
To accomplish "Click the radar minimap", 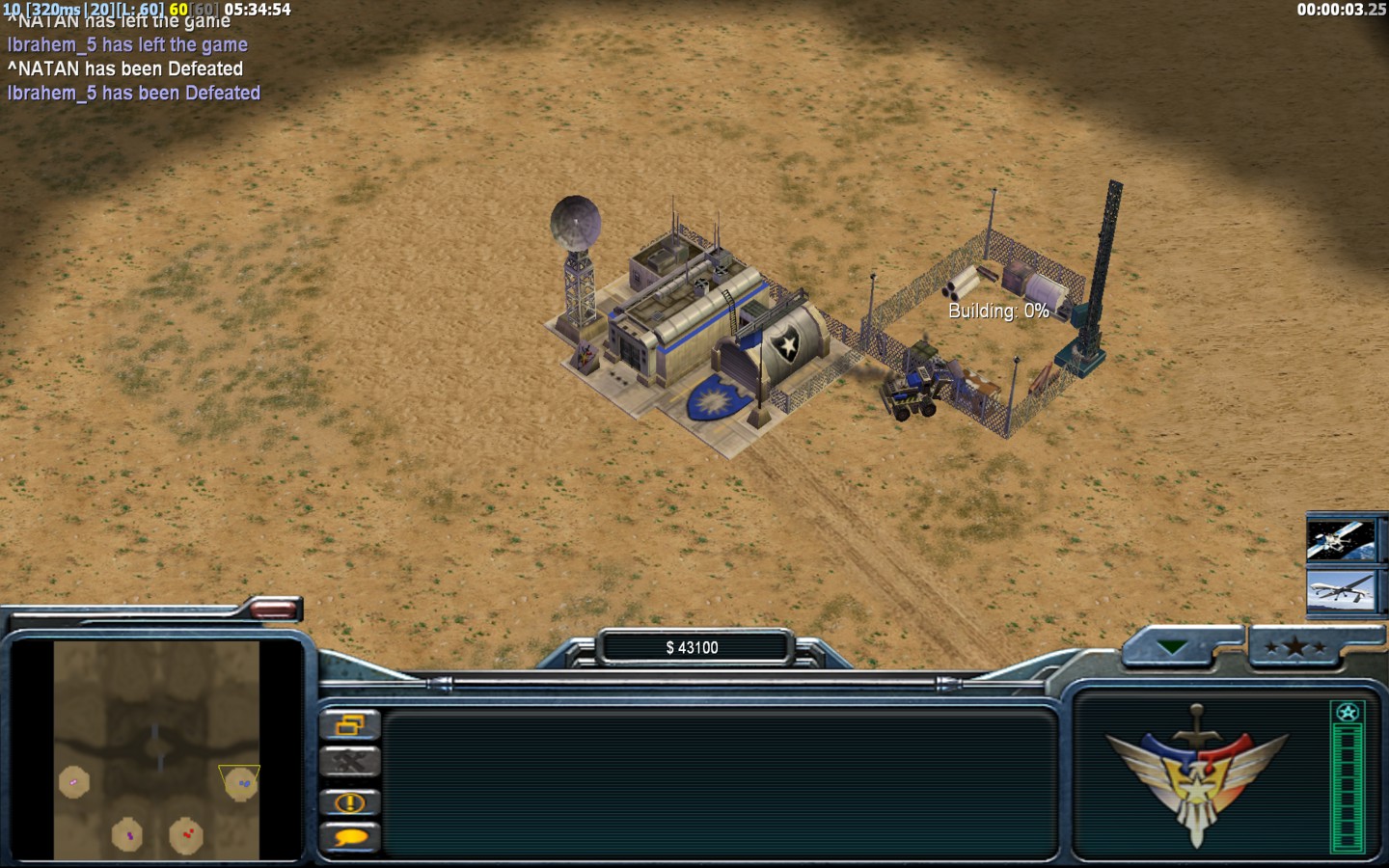I will click(x=156, y=750).
